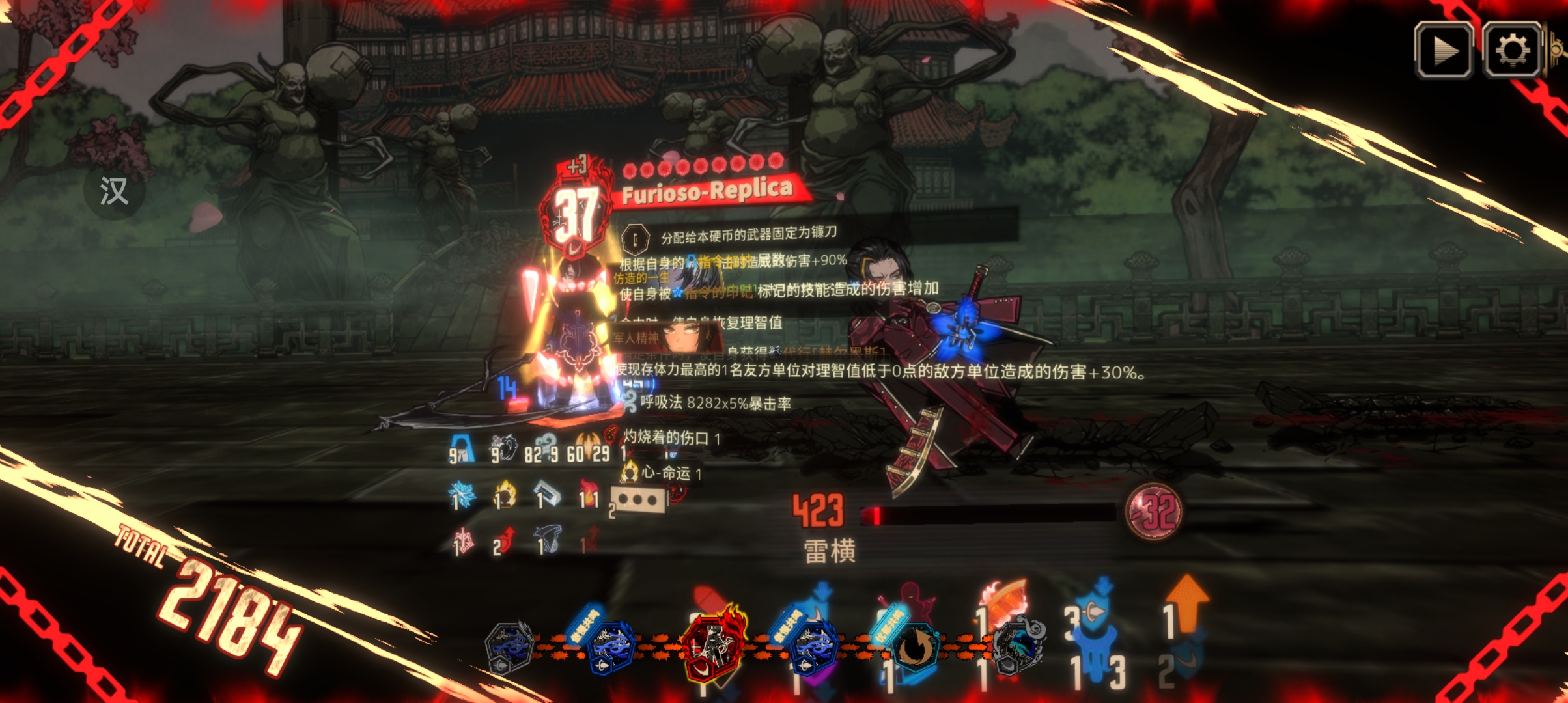Toggle the three-dot ammo counter indicator
This screenshot has height=703, width=1568.
pos(638,499)
